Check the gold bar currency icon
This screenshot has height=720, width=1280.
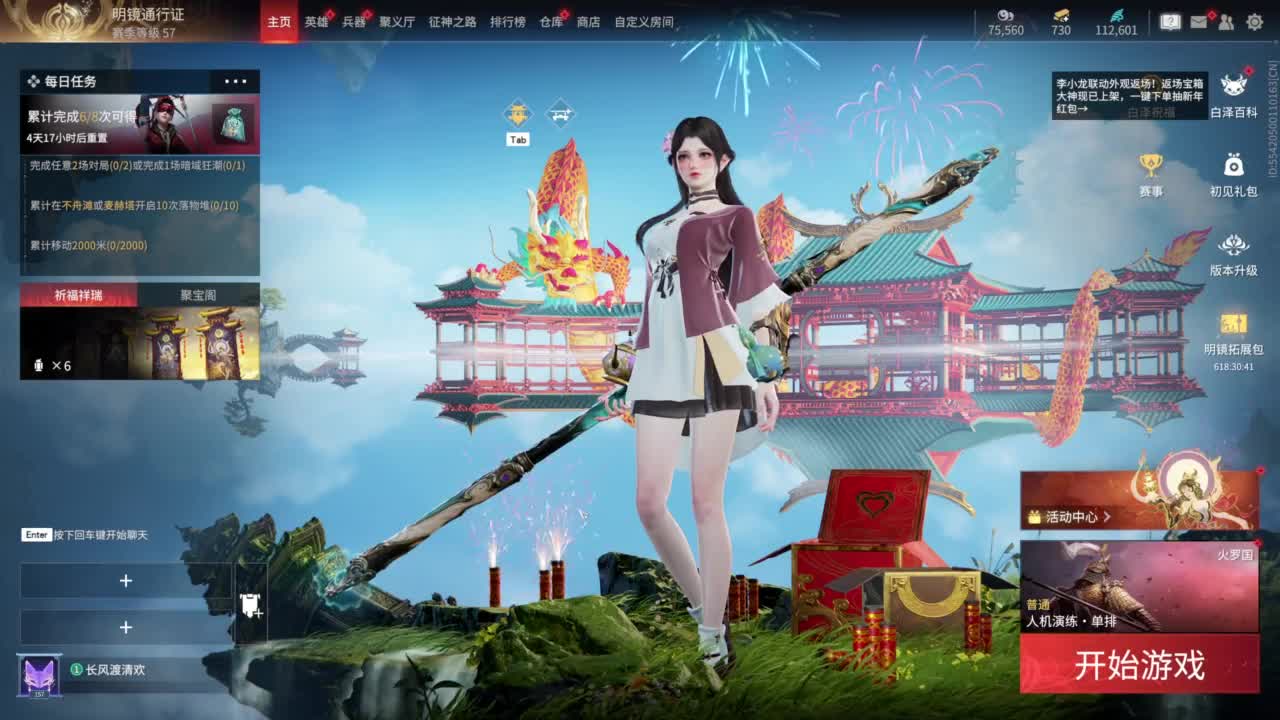(x=1062, y=14)
